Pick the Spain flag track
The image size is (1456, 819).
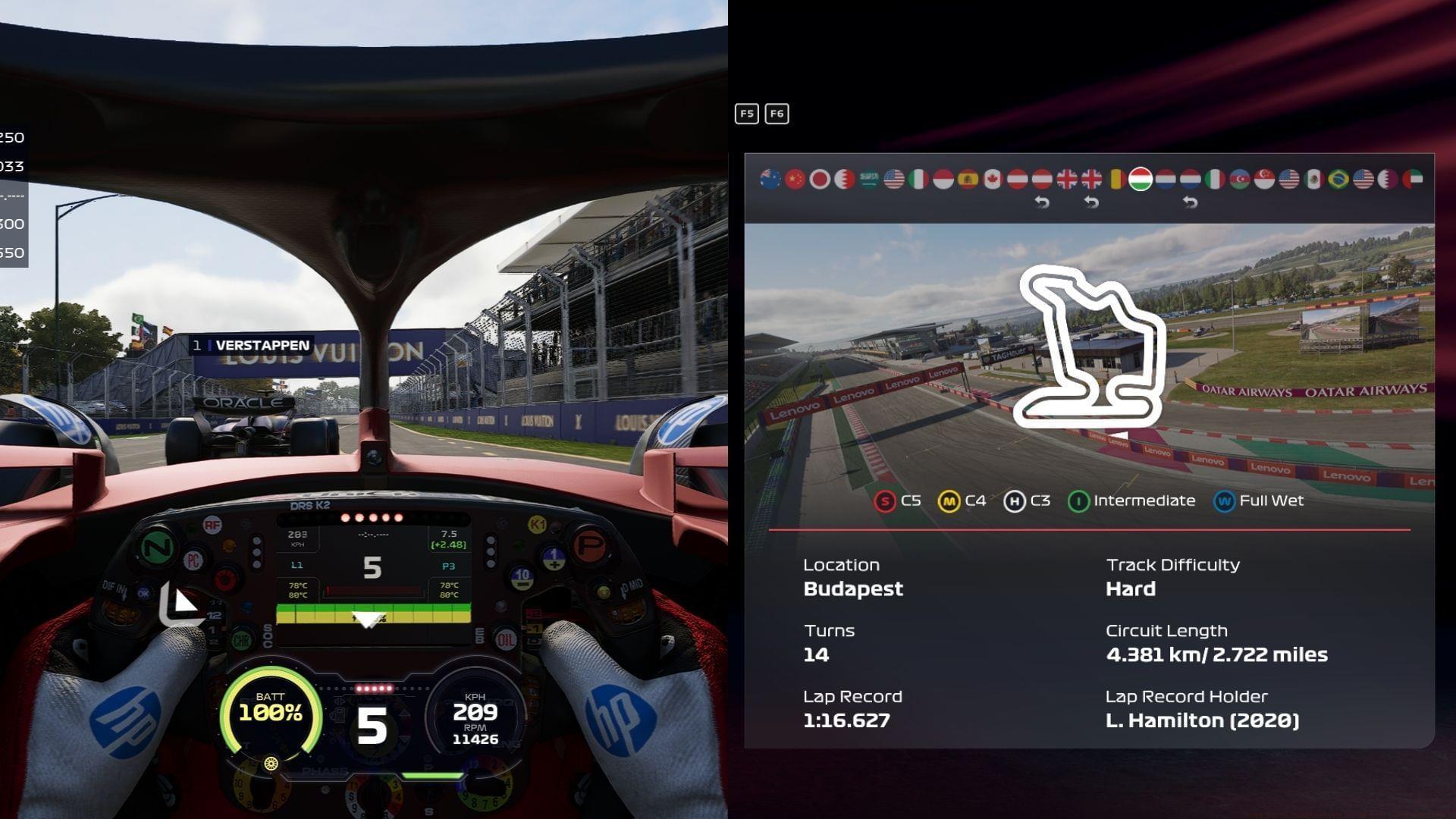(x=968, y=179)
